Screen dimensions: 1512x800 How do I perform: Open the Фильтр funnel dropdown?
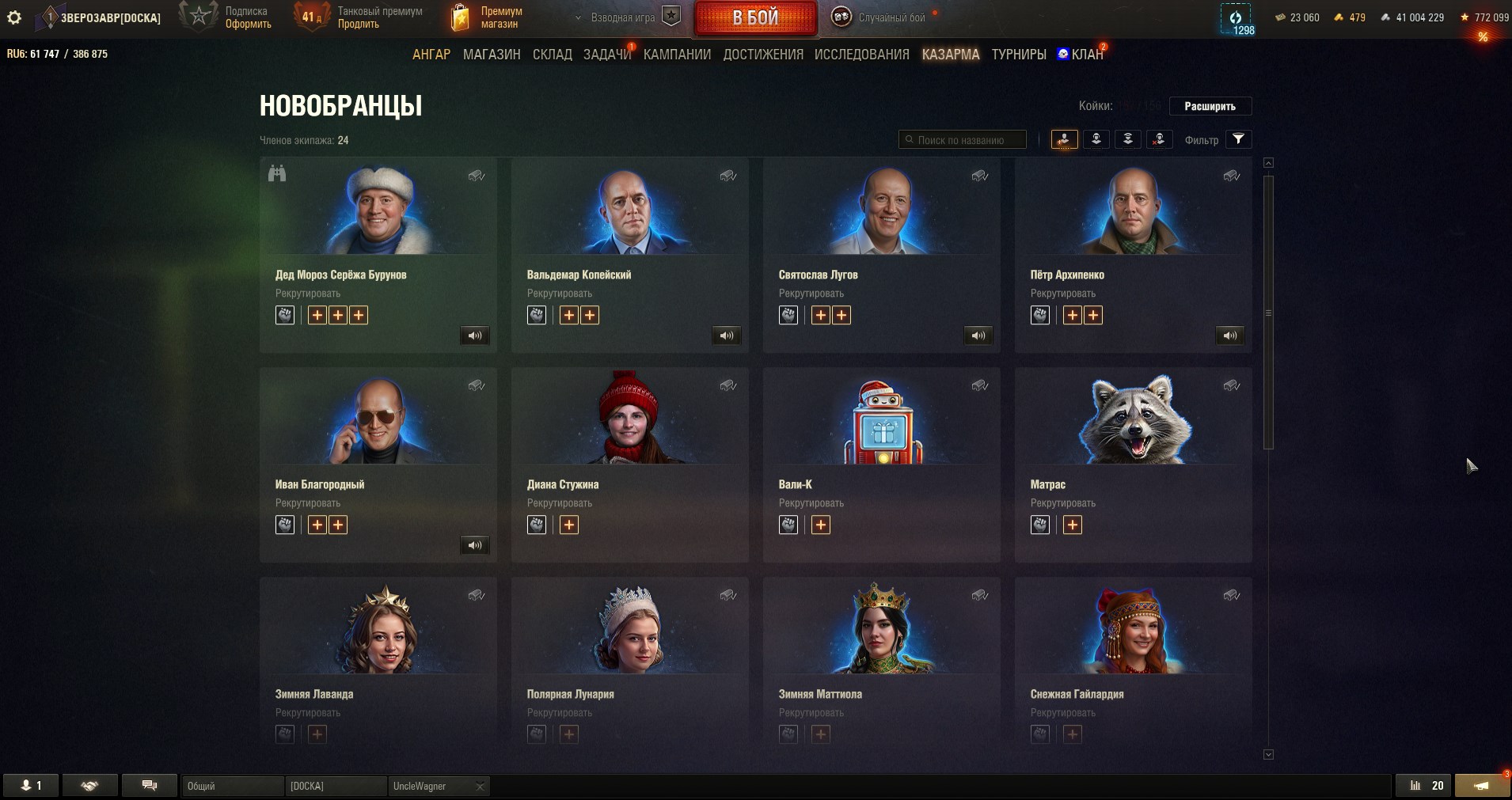[1240, 139]
